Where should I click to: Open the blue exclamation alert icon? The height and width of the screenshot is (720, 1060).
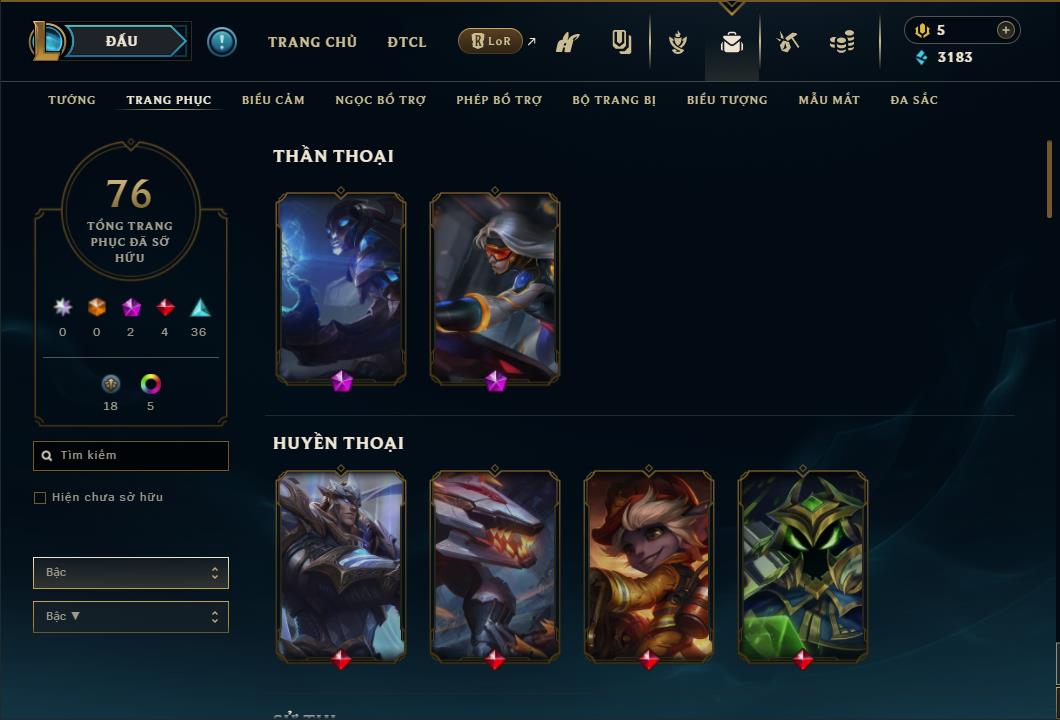pos(222,42)
